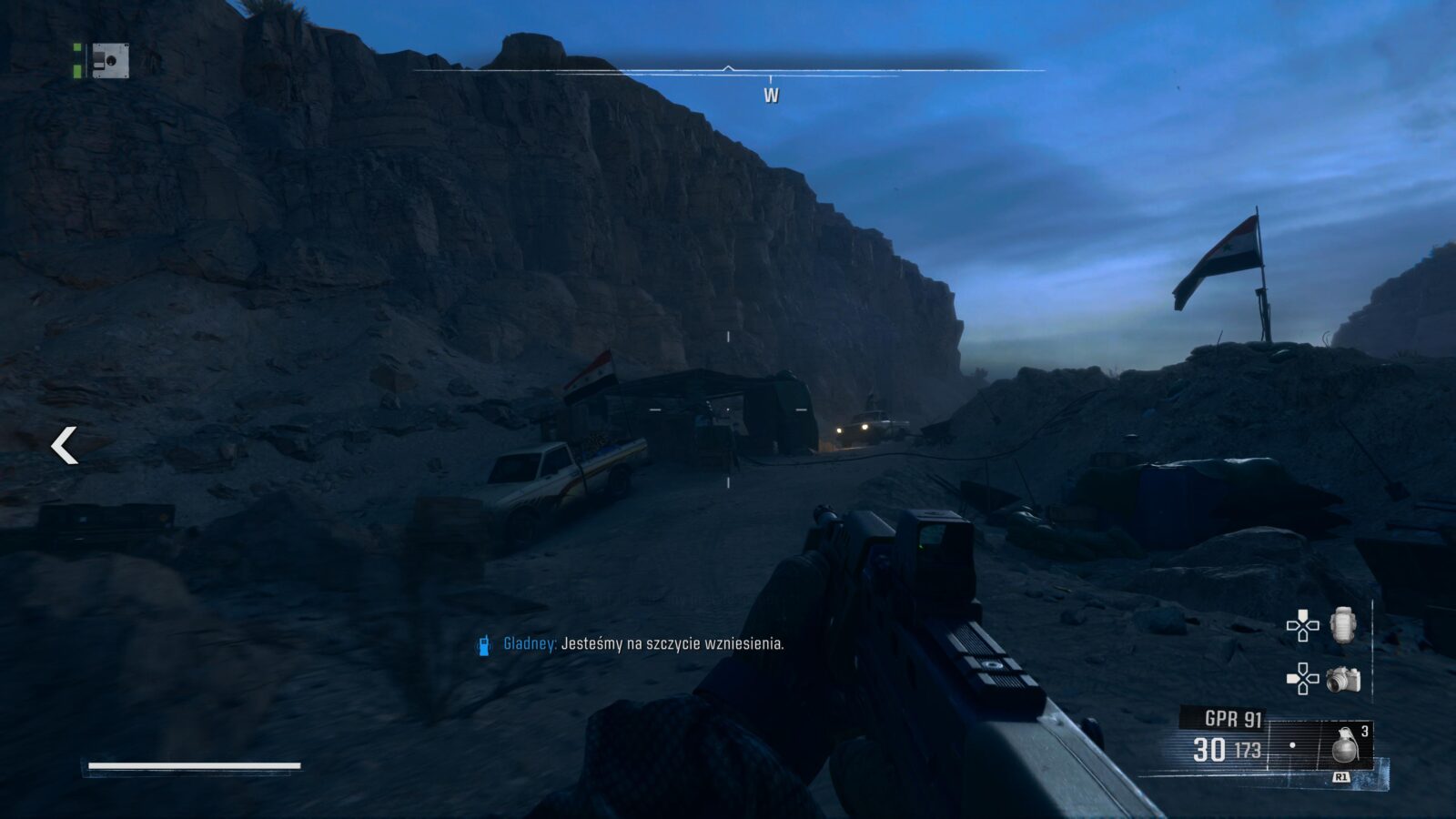Select the frag grenade equipment slot

(1343, 744)
